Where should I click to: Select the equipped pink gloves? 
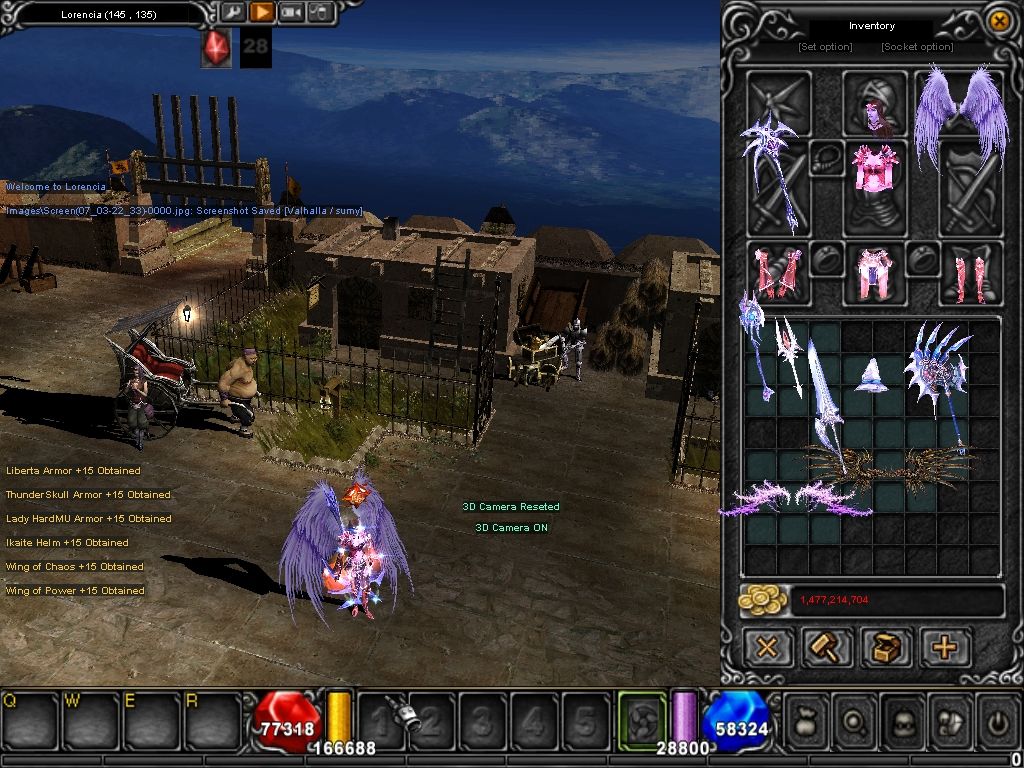point(777,272)
